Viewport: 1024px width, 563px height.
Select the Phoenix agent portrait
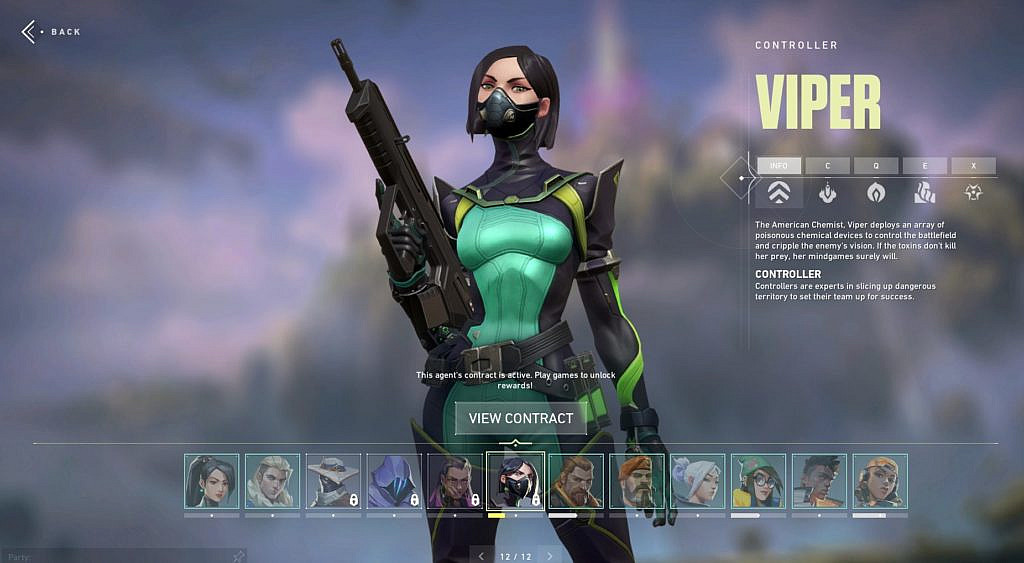[x=819, y=481]
